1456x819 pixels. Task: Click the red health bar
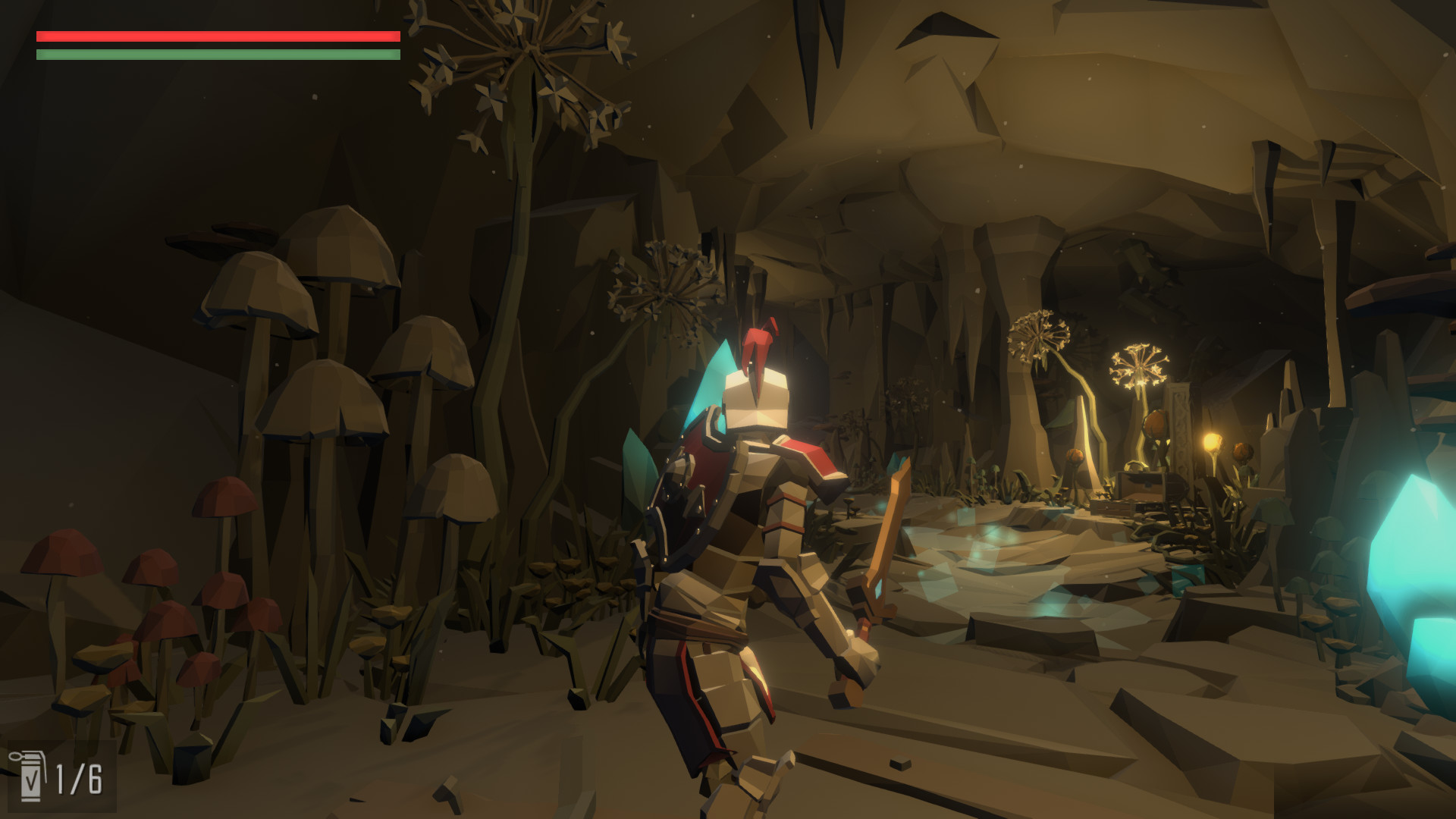(216, 34)
